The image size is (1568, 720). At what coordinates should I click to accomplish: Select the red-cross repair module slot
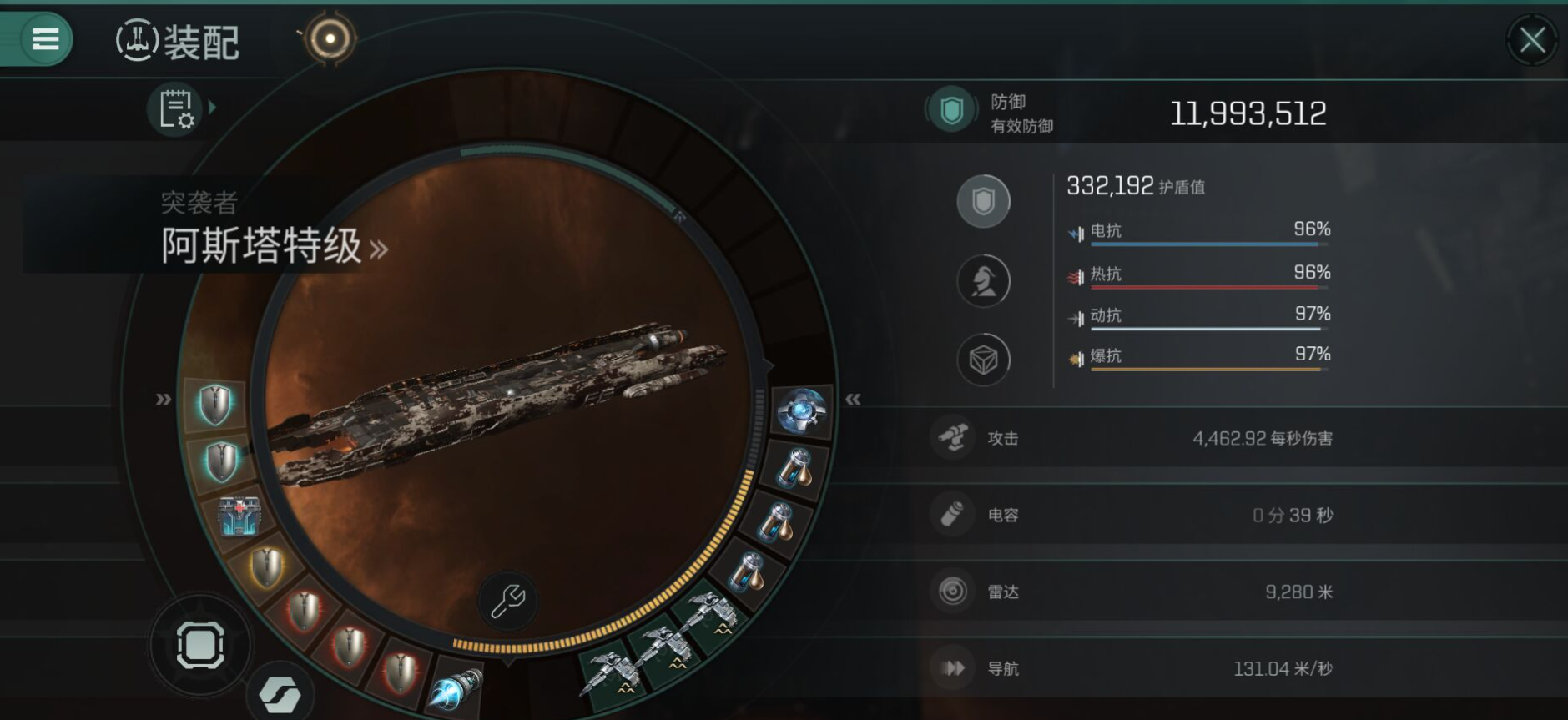239,515
